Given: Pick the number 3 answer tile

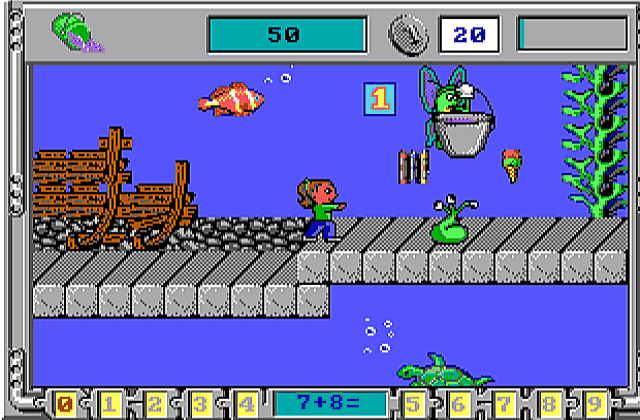Looking at the screenshot, I should [x=201, y=404].
